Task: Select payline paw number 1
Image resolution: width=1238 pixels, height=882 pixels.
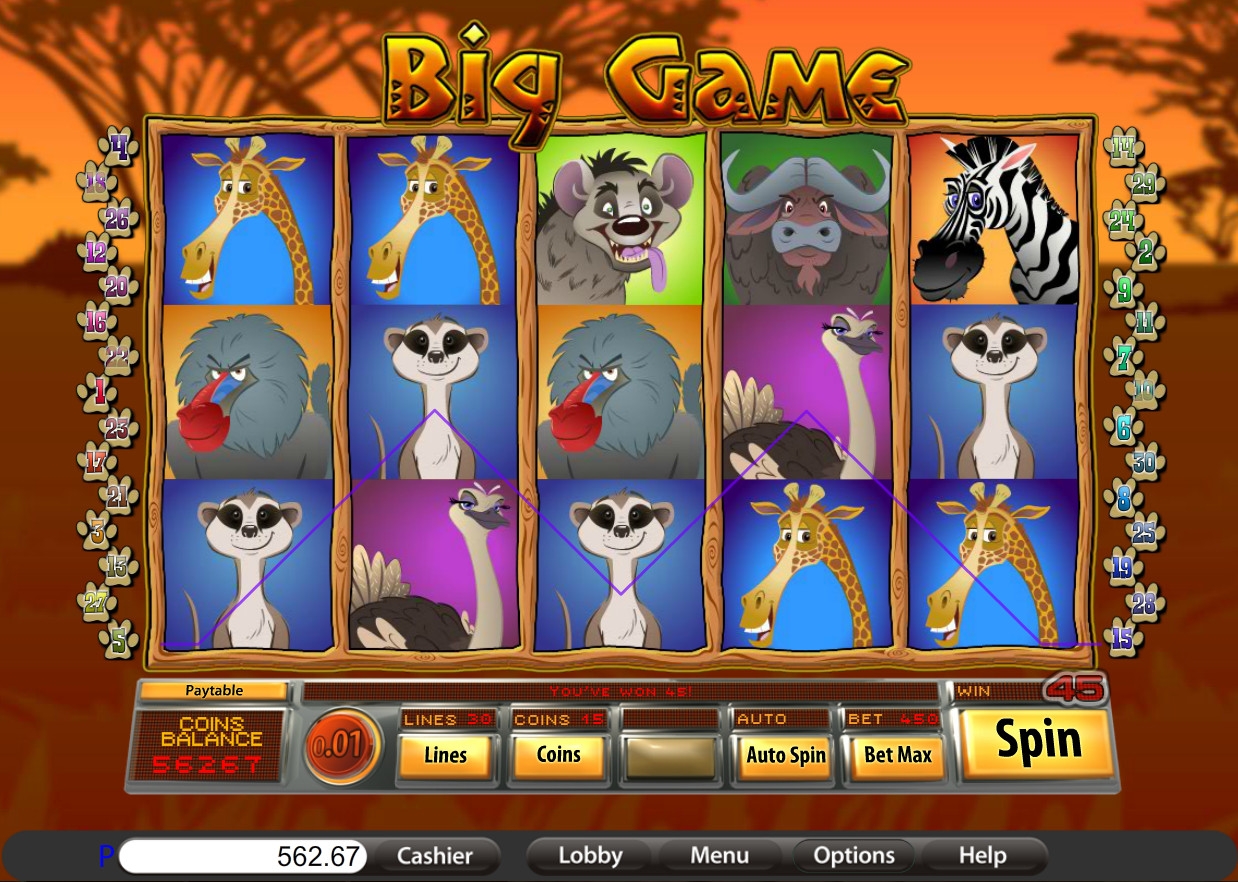Action: coord(98,392)
